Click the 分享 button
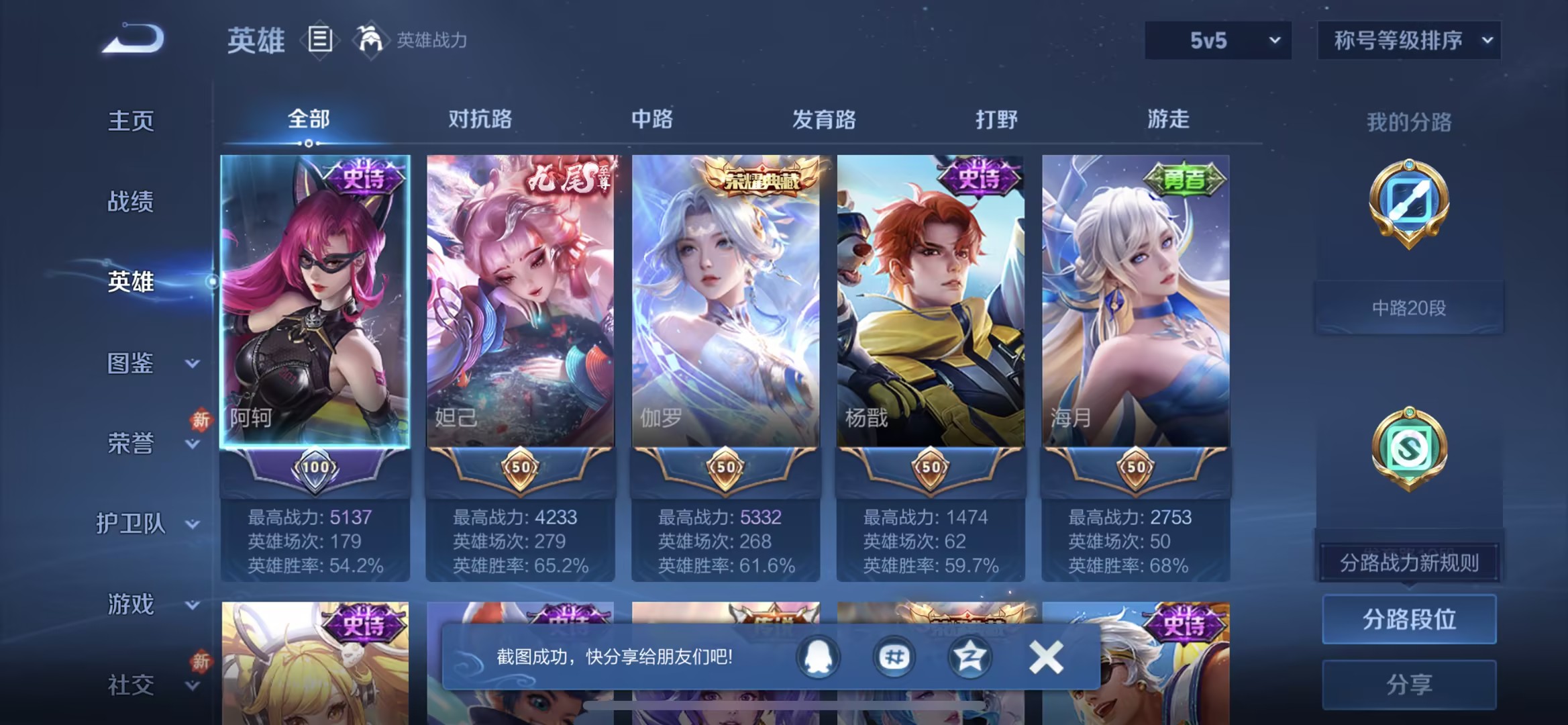The width and height of the screenshot is (1568, 725). click(x=1409, y=683)
